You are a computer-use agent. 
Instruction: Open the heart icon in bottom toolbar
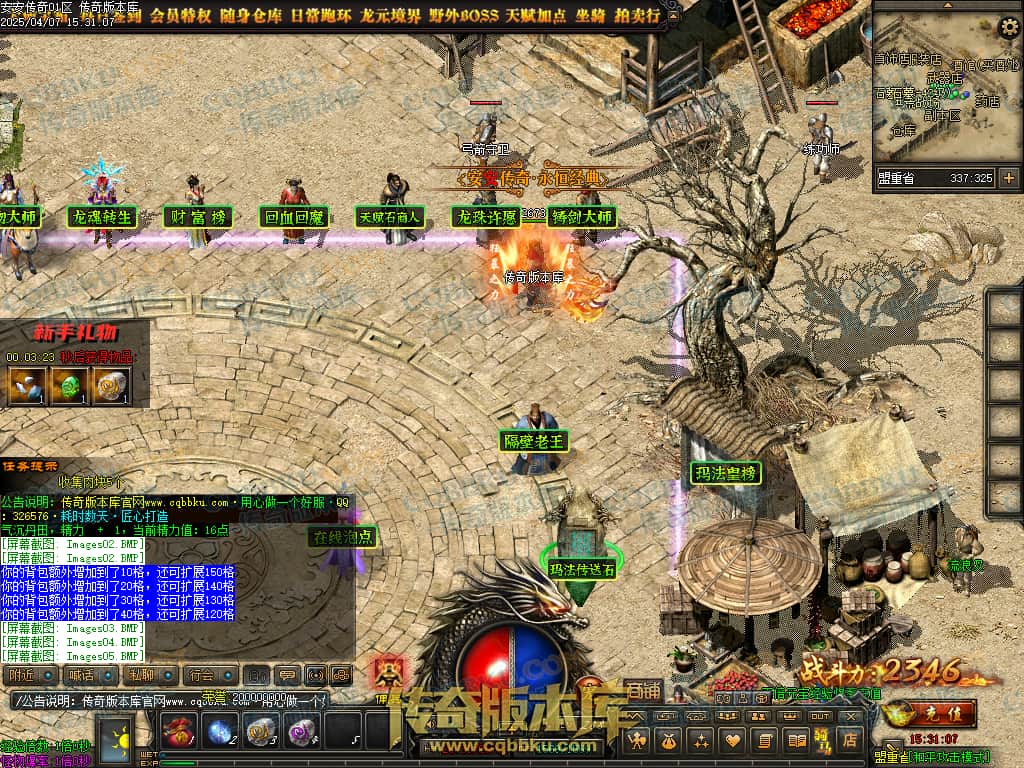733,741
